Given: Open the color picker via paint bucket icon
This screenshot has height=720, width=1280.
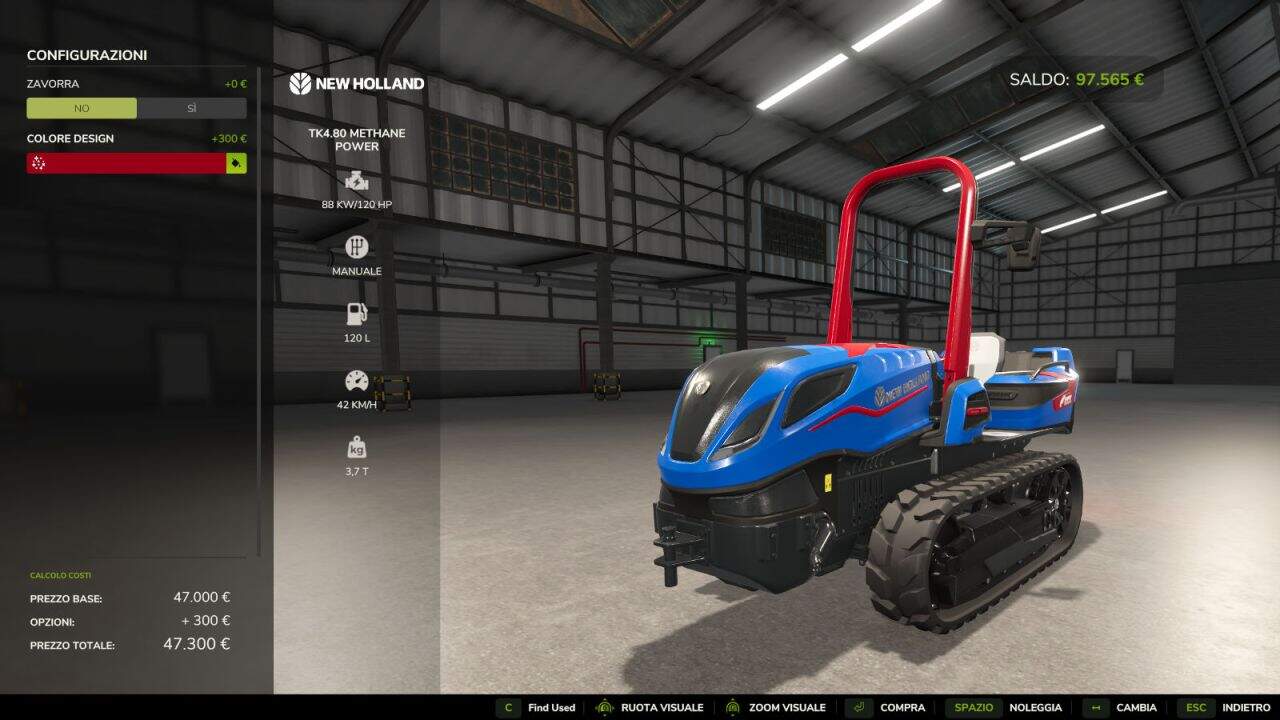Looking at the screenshot, I should pyautogui.click(x=235, y=162).
